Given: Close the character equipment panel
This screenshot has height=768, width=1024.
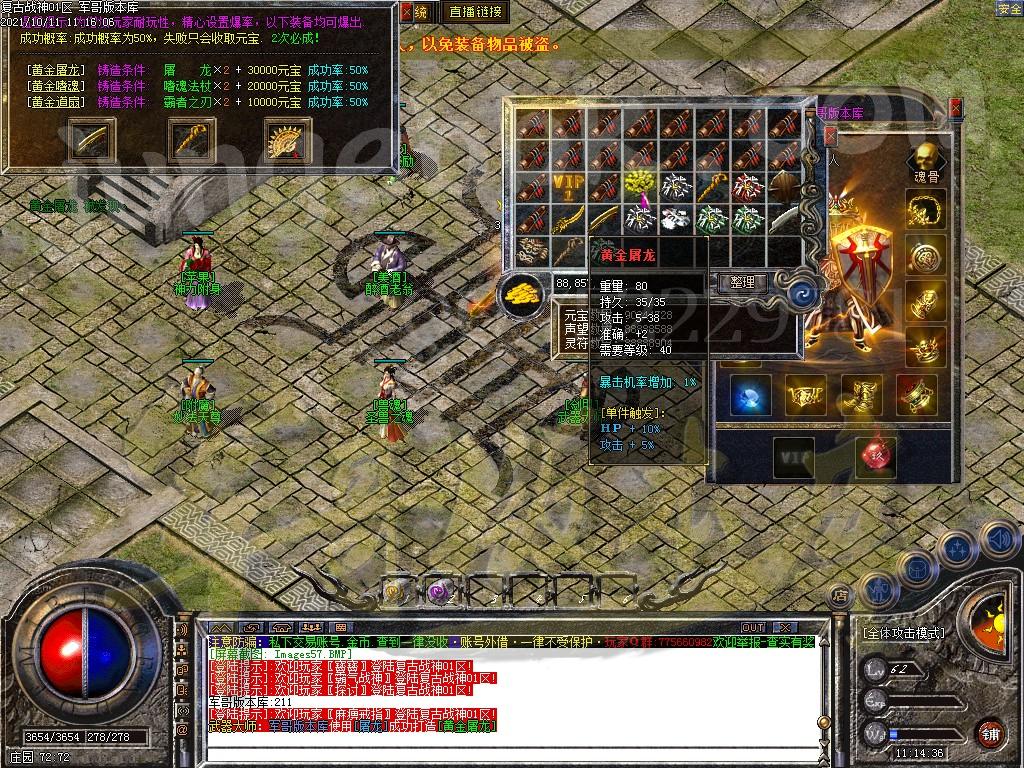Looking at the screenshot, I should pyautogui.click(x=955, y=107).
